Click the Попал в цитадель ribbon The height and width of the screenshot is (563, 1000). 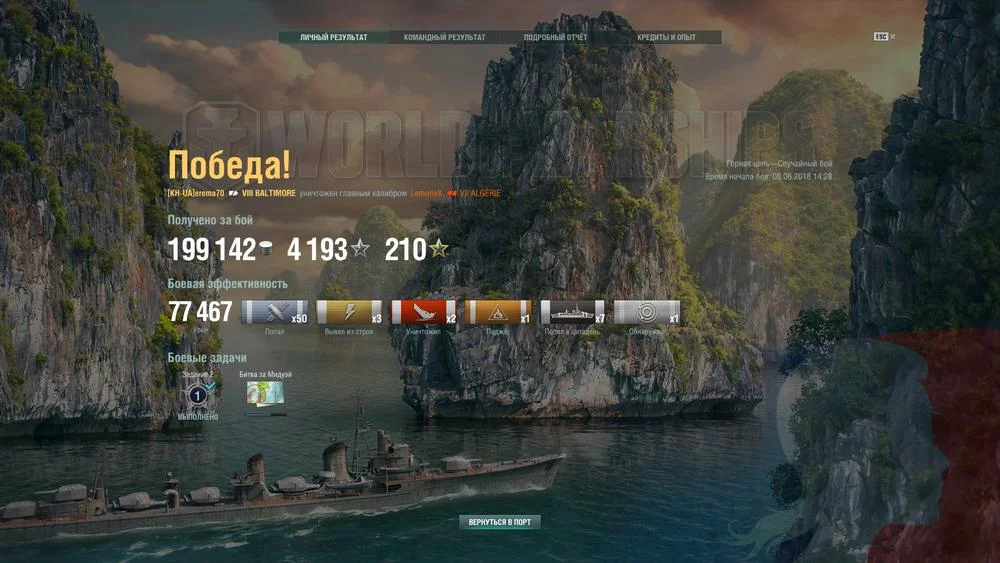tap(572, 312)
